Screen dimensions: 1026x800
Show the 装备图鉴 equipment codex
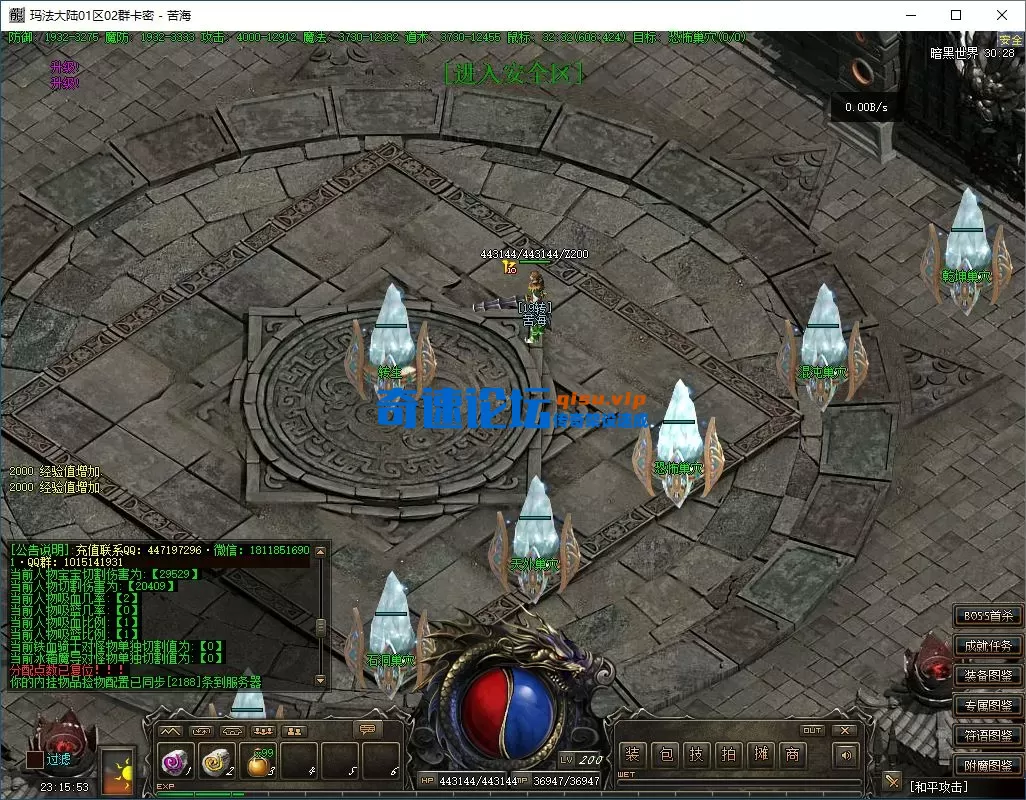(988, 676)
